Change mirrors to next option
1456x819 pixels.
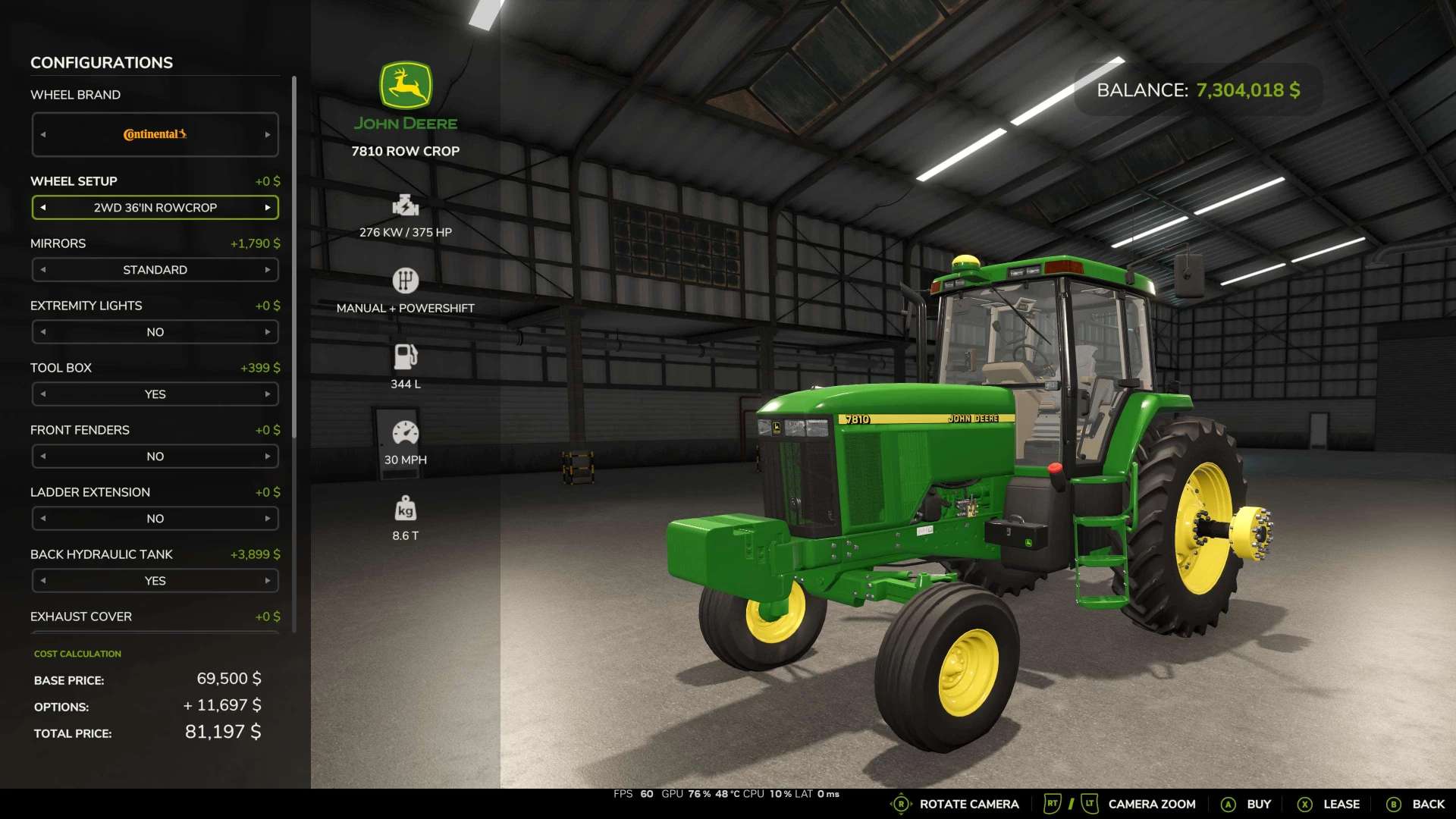[x=268, y=270]
